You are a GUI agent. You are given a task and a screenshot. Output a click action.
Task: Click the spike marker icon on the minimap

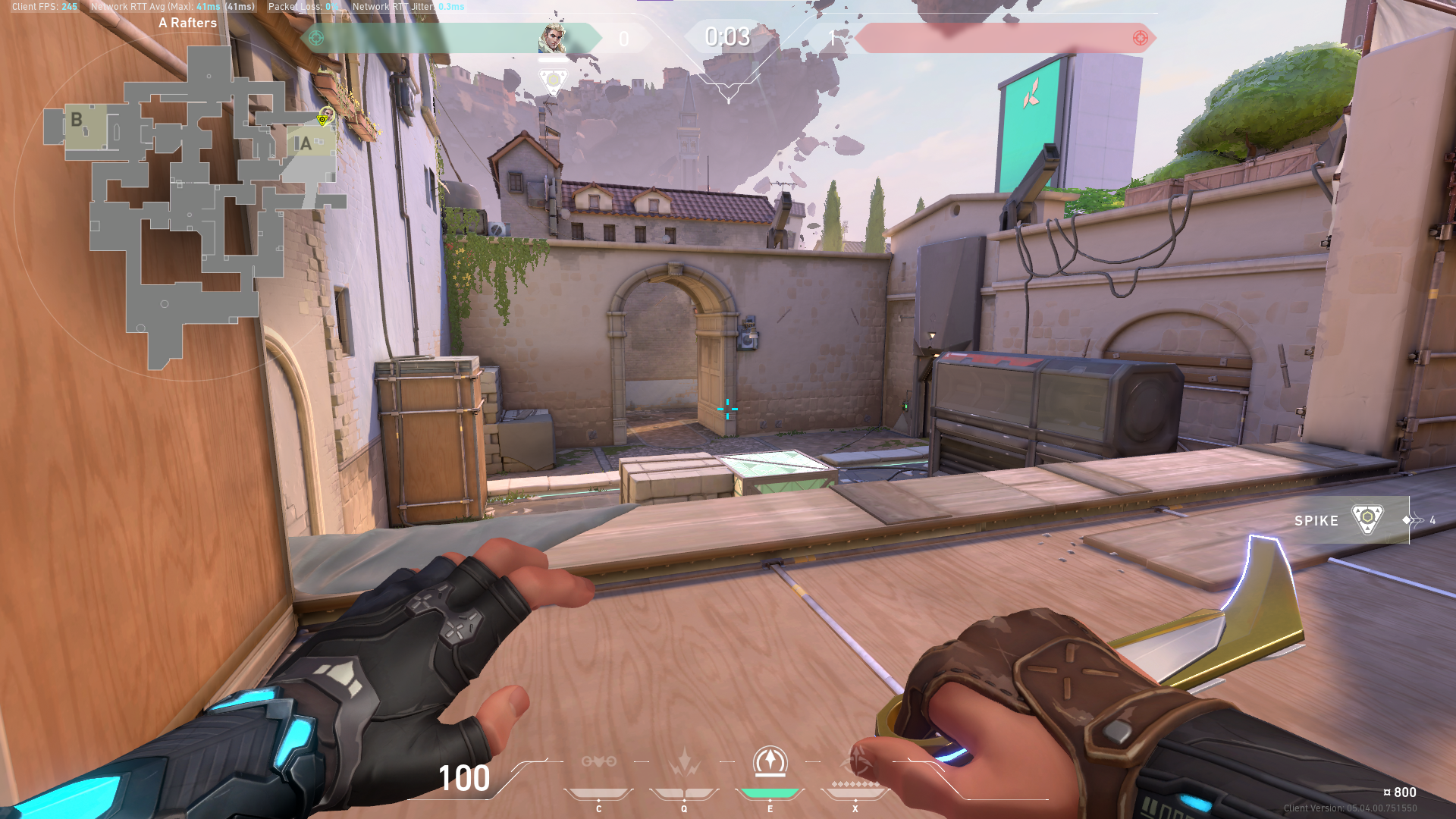click(x=324, y=119)
